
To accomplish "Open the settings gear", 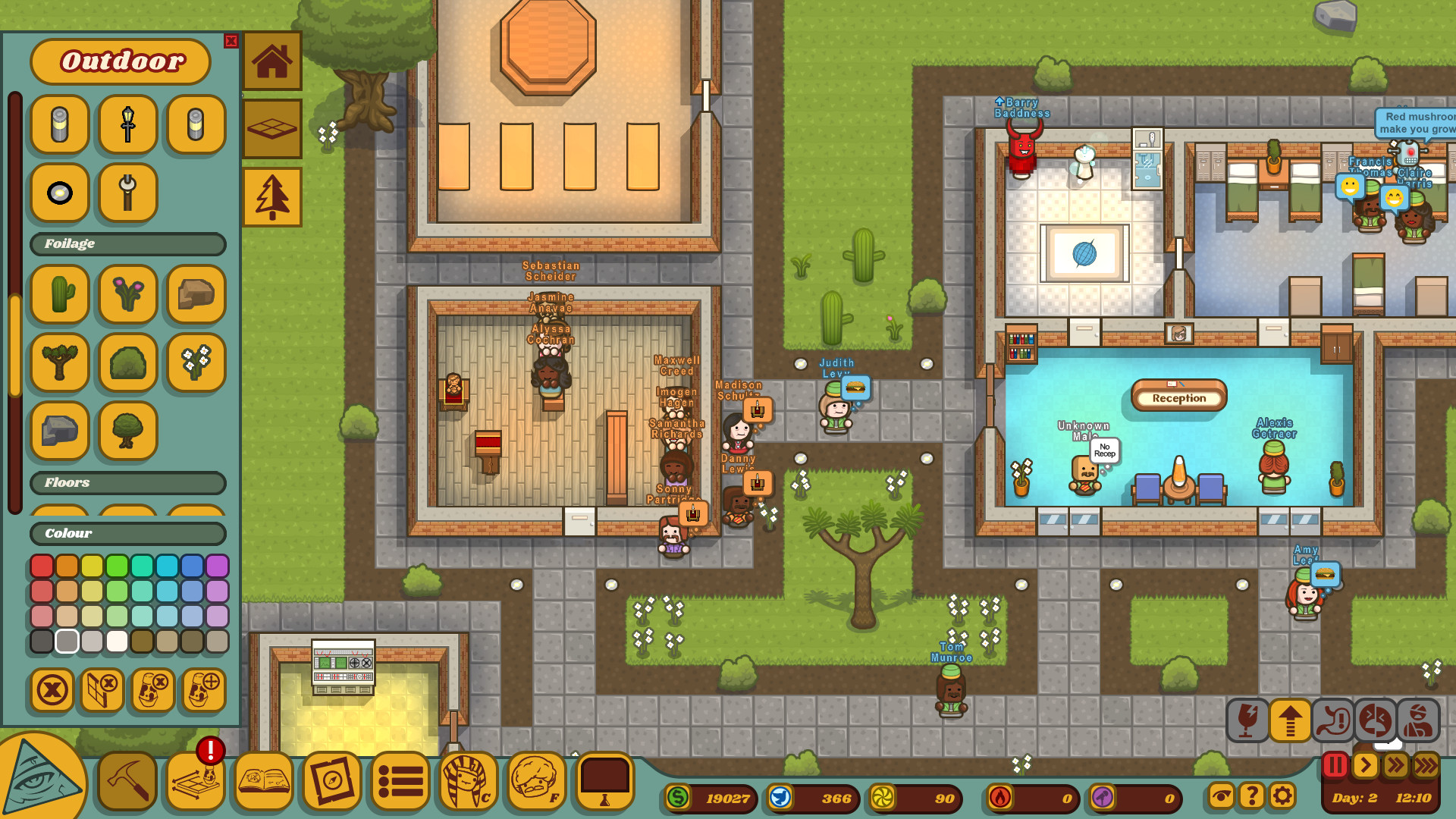I will click(1282, 795).
